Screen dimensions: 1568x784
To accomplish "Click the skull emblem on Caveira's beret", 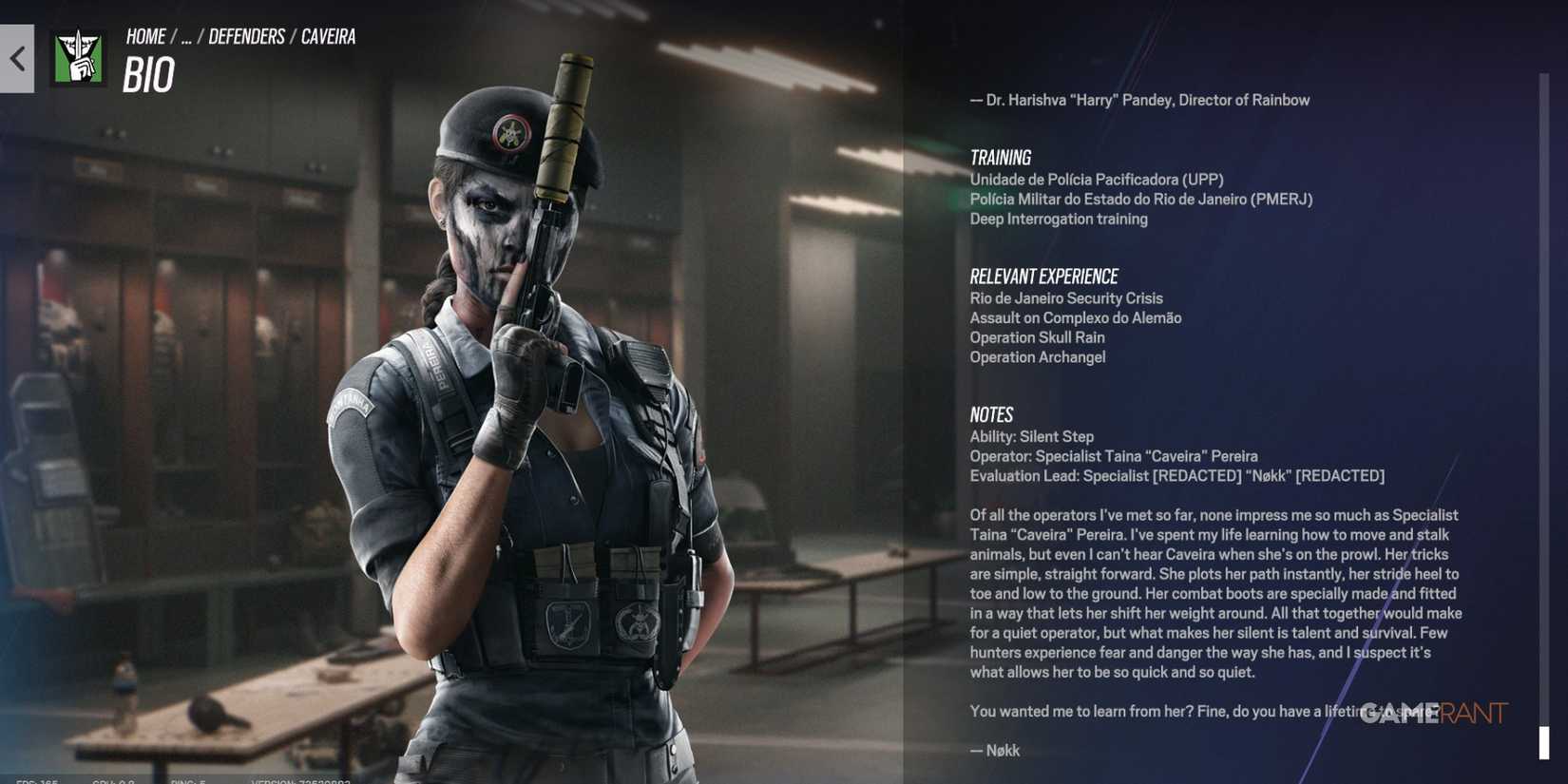I will tap(511, 131).
